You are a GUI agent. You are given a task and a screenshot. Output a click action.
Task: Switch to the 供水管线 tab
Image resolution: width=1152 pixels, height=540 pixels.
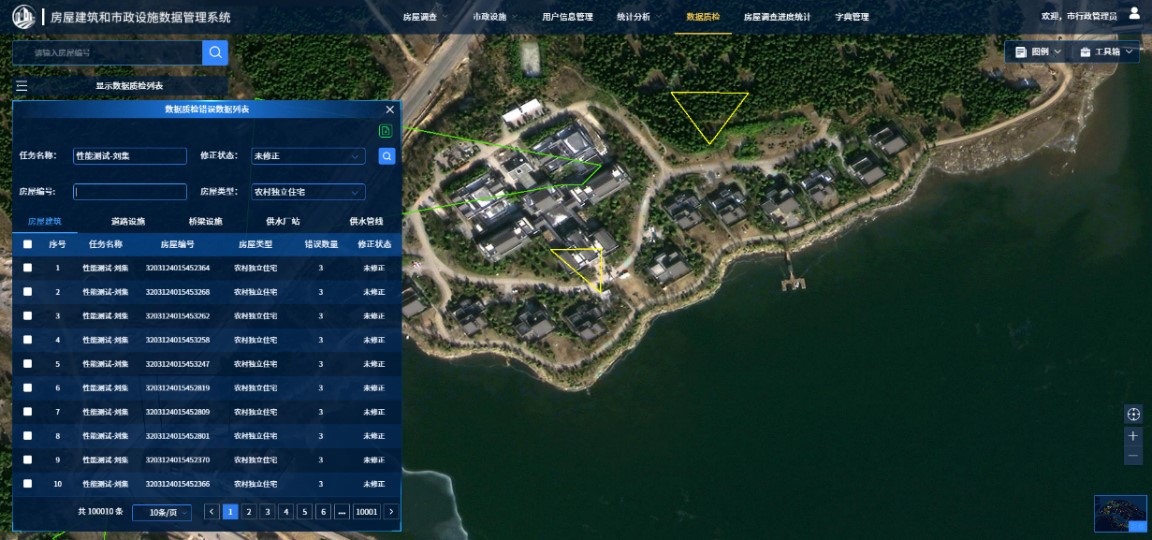pos(366,221)
